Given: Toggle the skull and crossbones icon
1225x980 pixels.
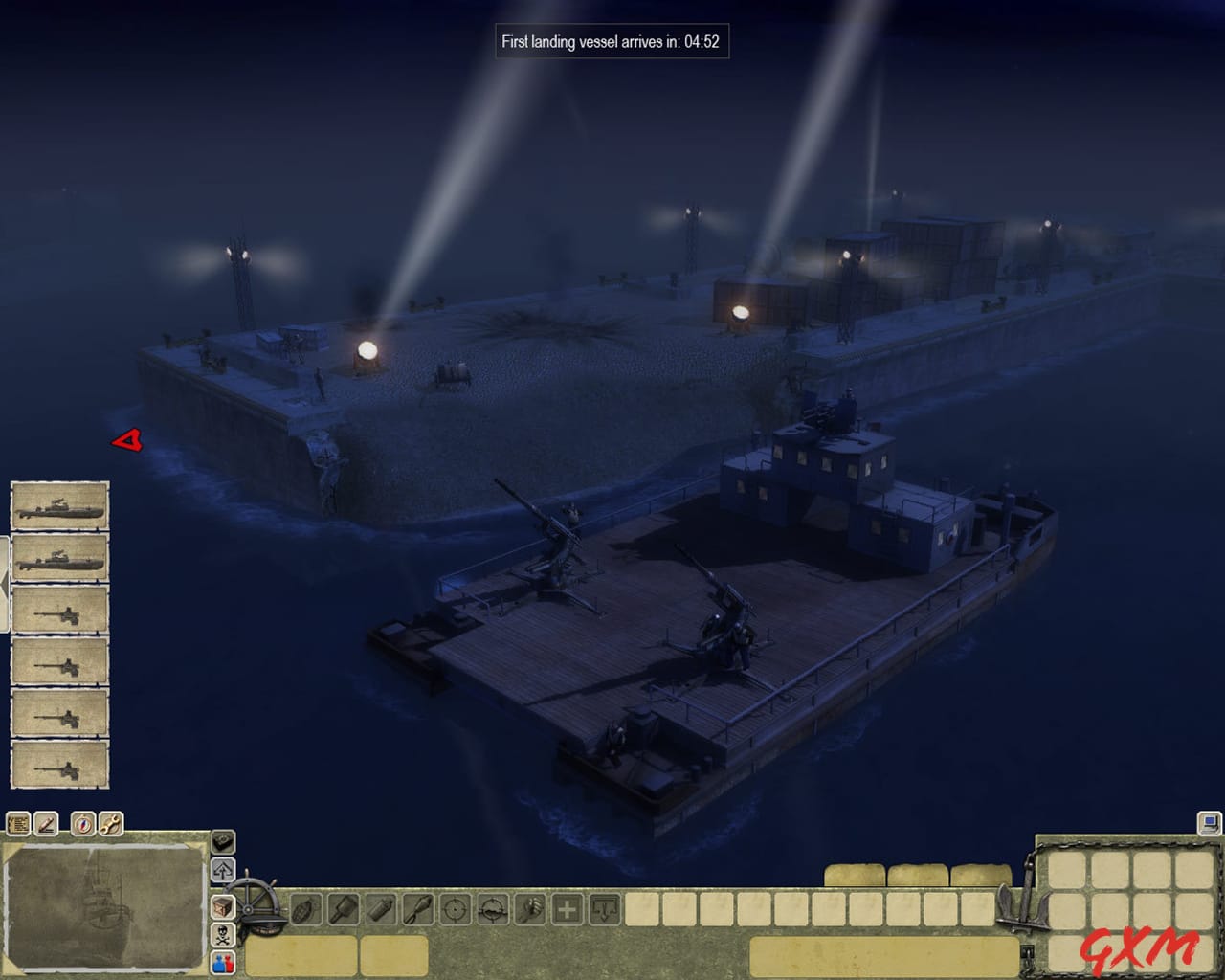Looking at the screenshot, I should click(222, 935).
